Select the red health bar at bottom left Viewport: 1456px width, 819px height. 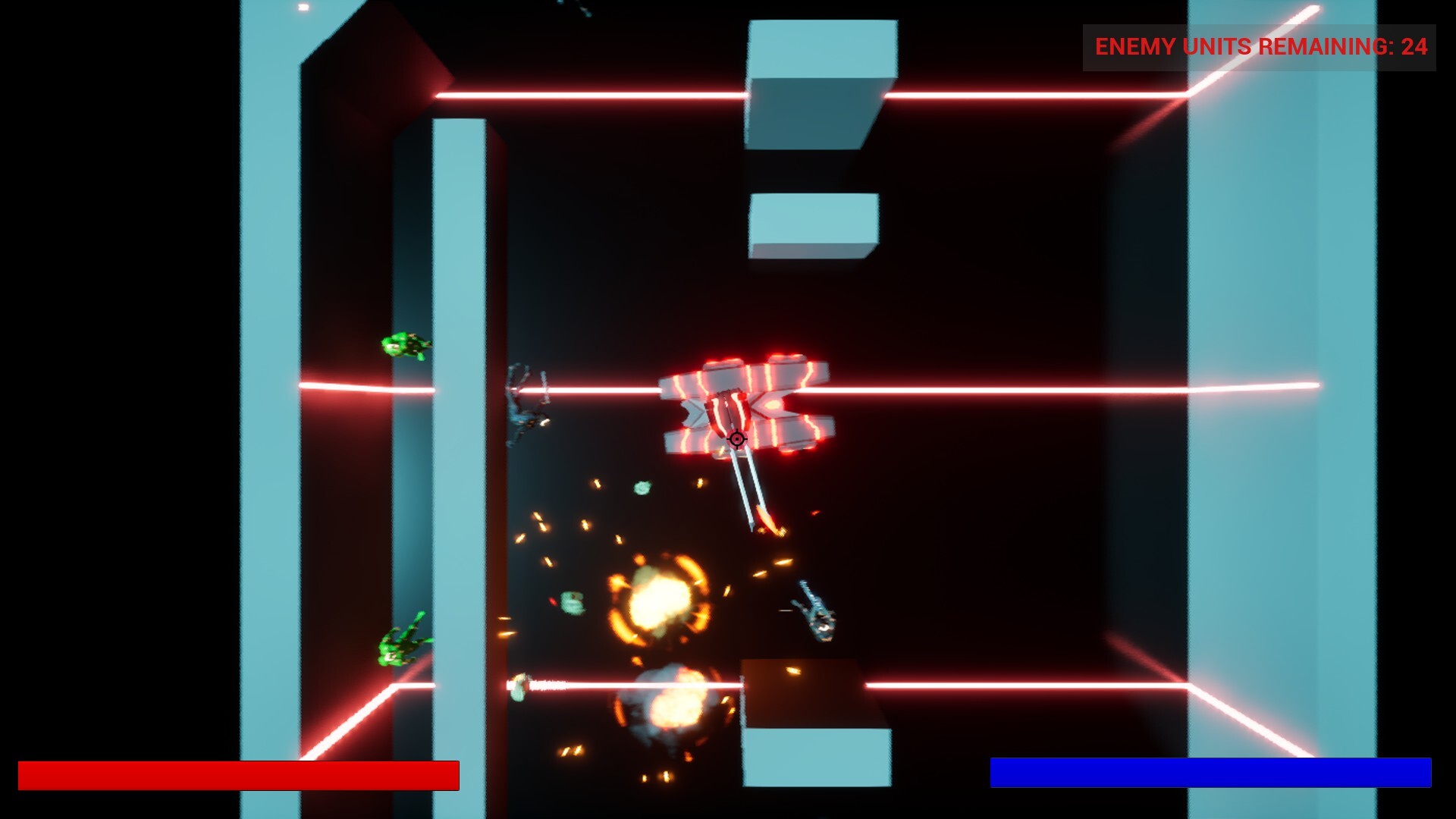point(239,774)
